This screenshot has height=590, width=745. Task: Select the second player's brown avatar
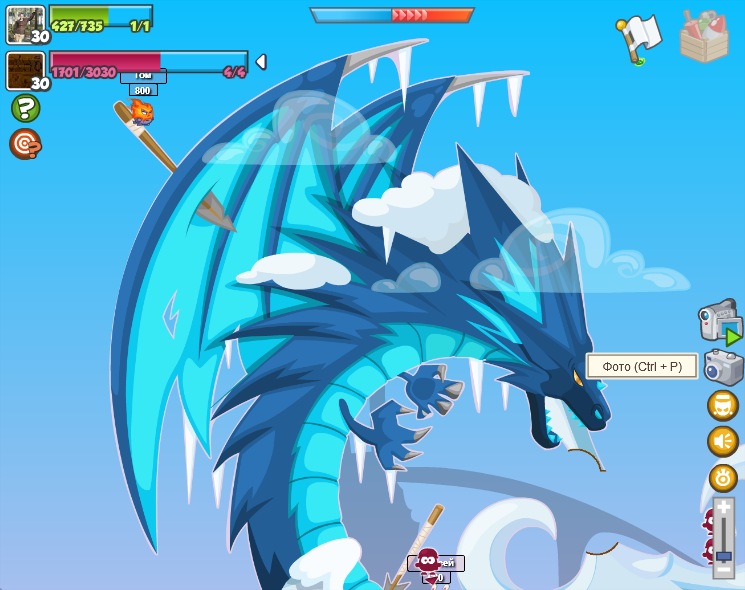click(x=26, y=71)
